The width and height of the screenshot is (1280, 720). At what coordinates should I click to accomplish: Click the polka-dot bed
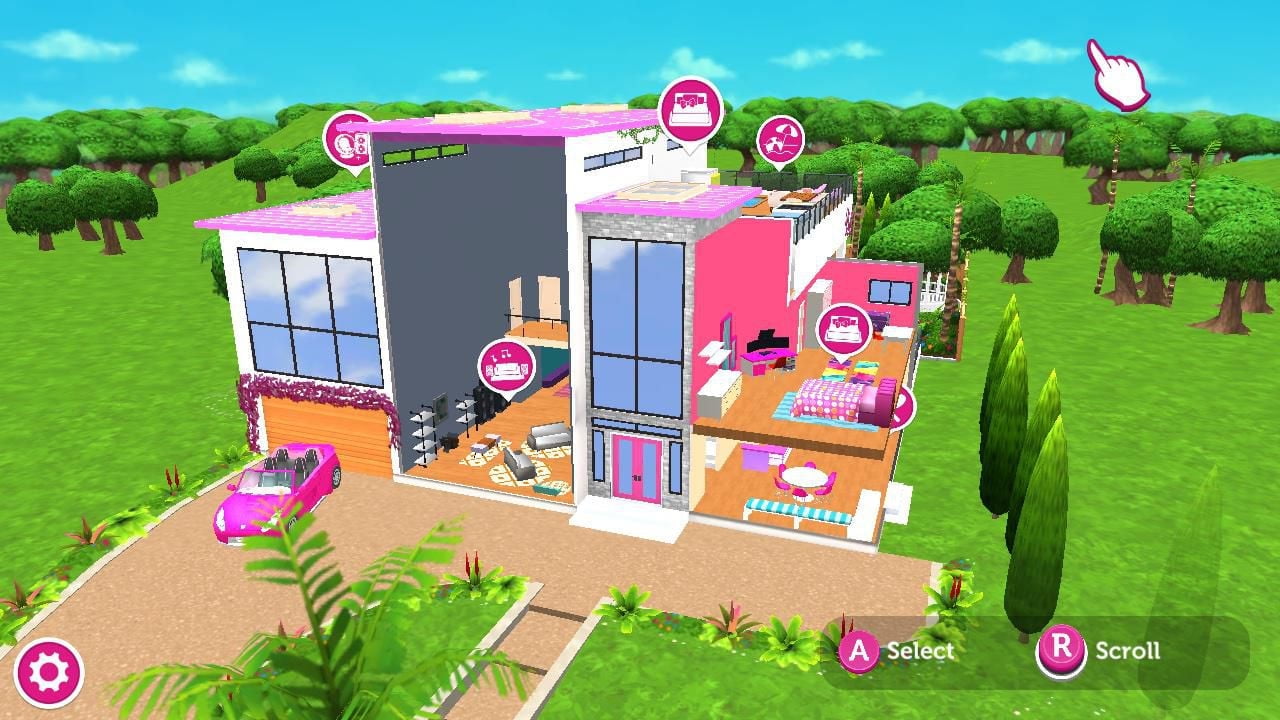coord(830,400)
